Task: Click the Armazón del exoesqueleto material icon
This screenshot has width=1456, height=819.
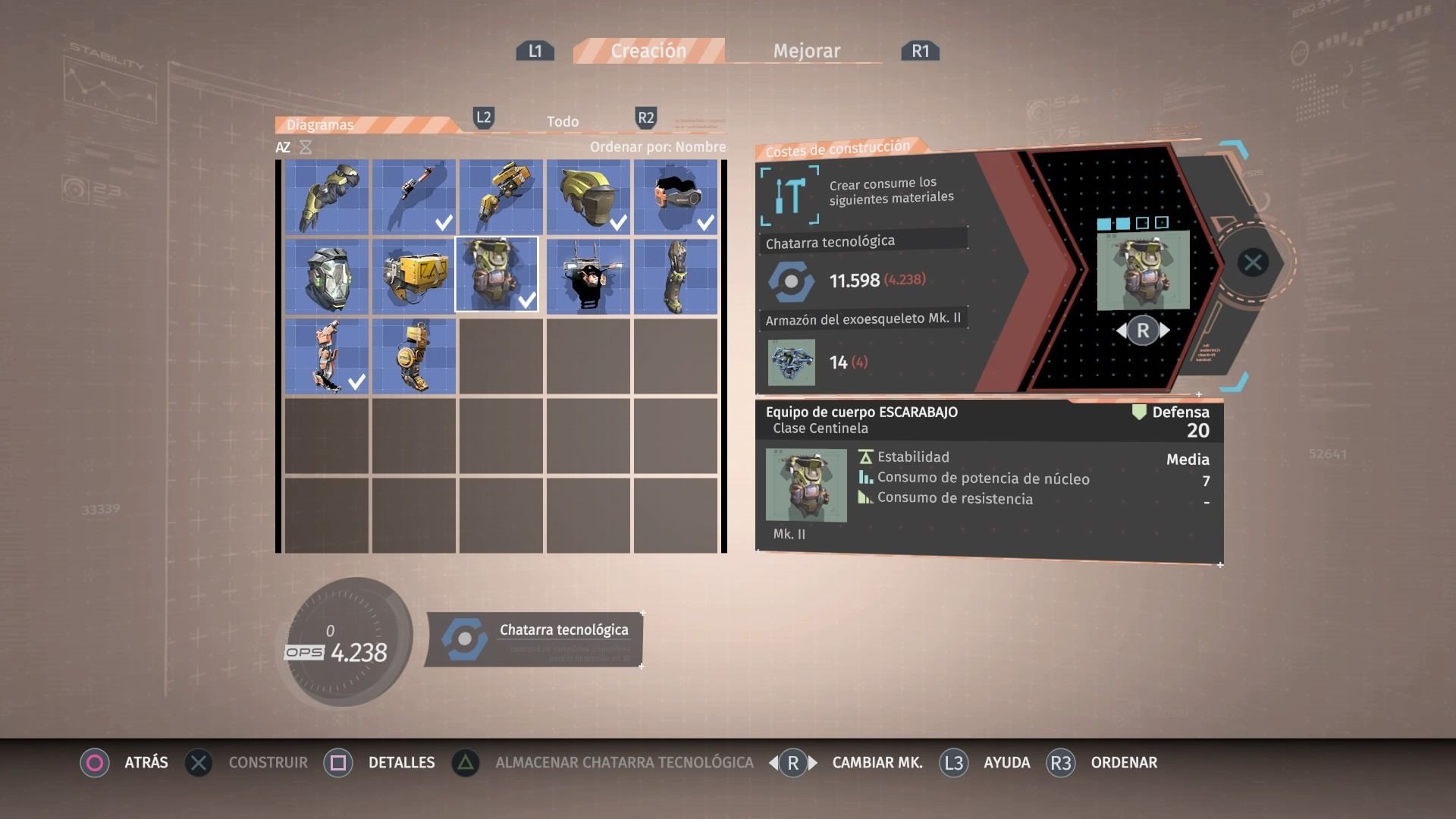Action: coord(791,362)
